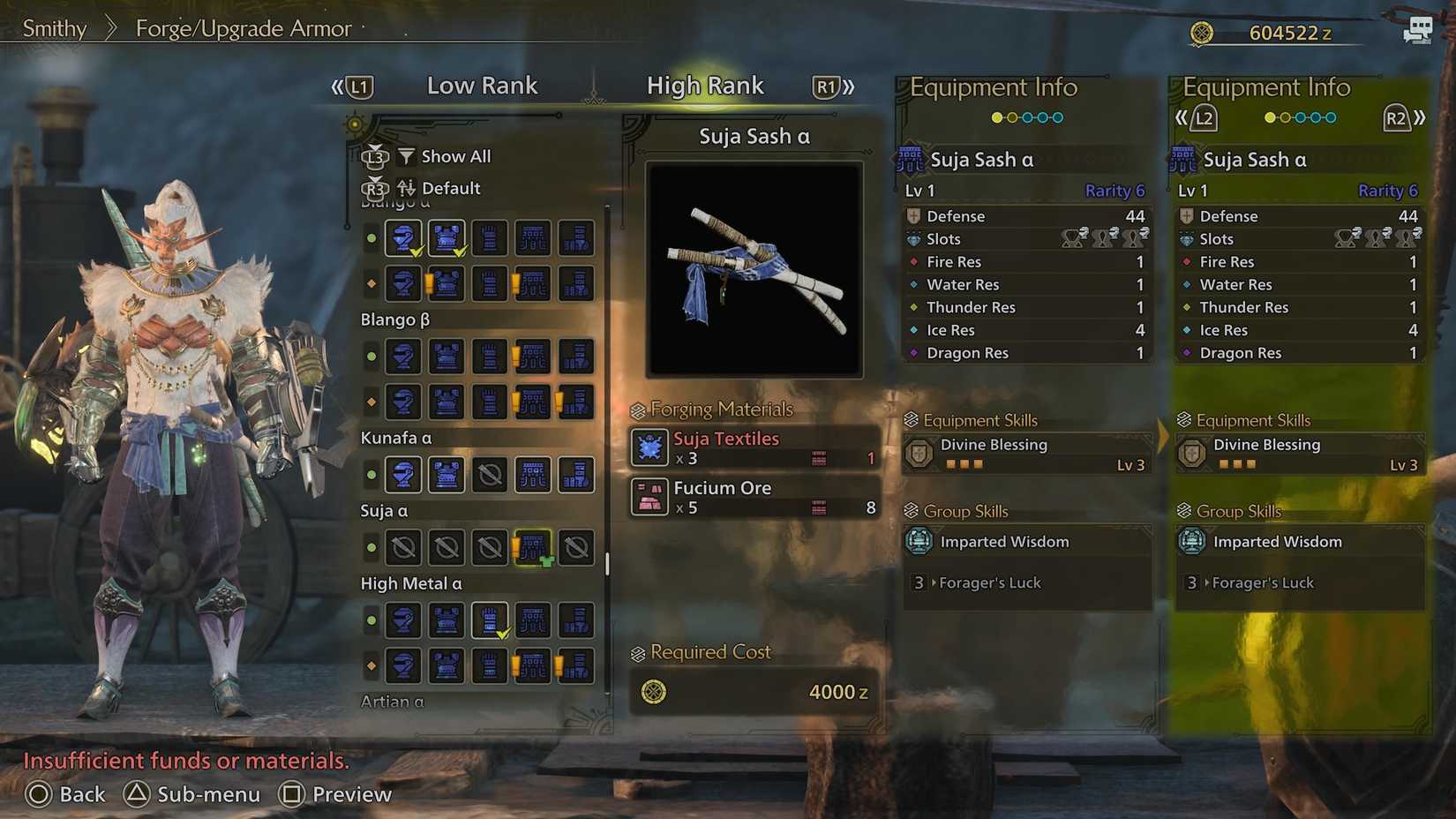Click the Fucium Ore material icon
Image resolution: width=1456 pixels, height=819 pixels.
click(649, 497)
